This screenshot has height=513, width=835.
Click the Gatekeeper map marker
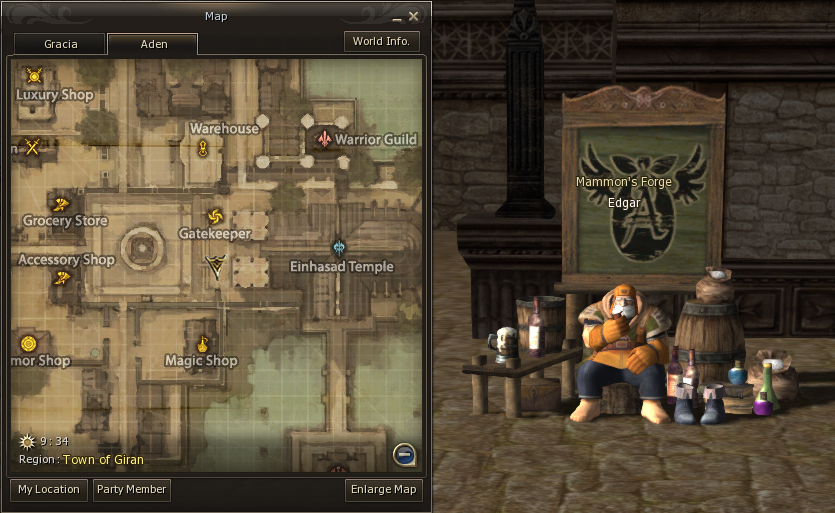[x=215, y=217]
